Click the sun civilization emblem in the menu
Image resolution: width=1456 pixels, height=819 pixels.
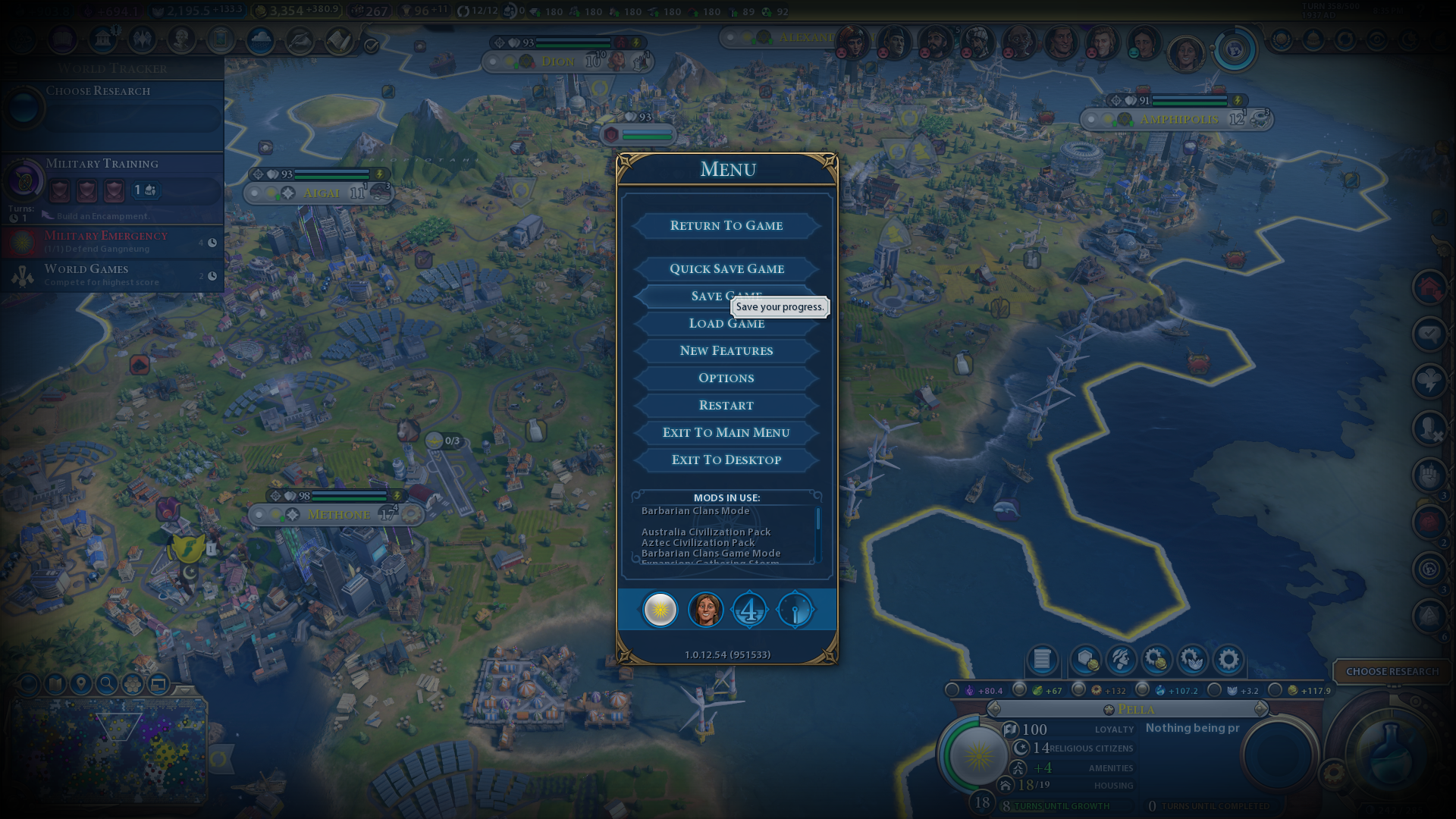click(660, 610)
